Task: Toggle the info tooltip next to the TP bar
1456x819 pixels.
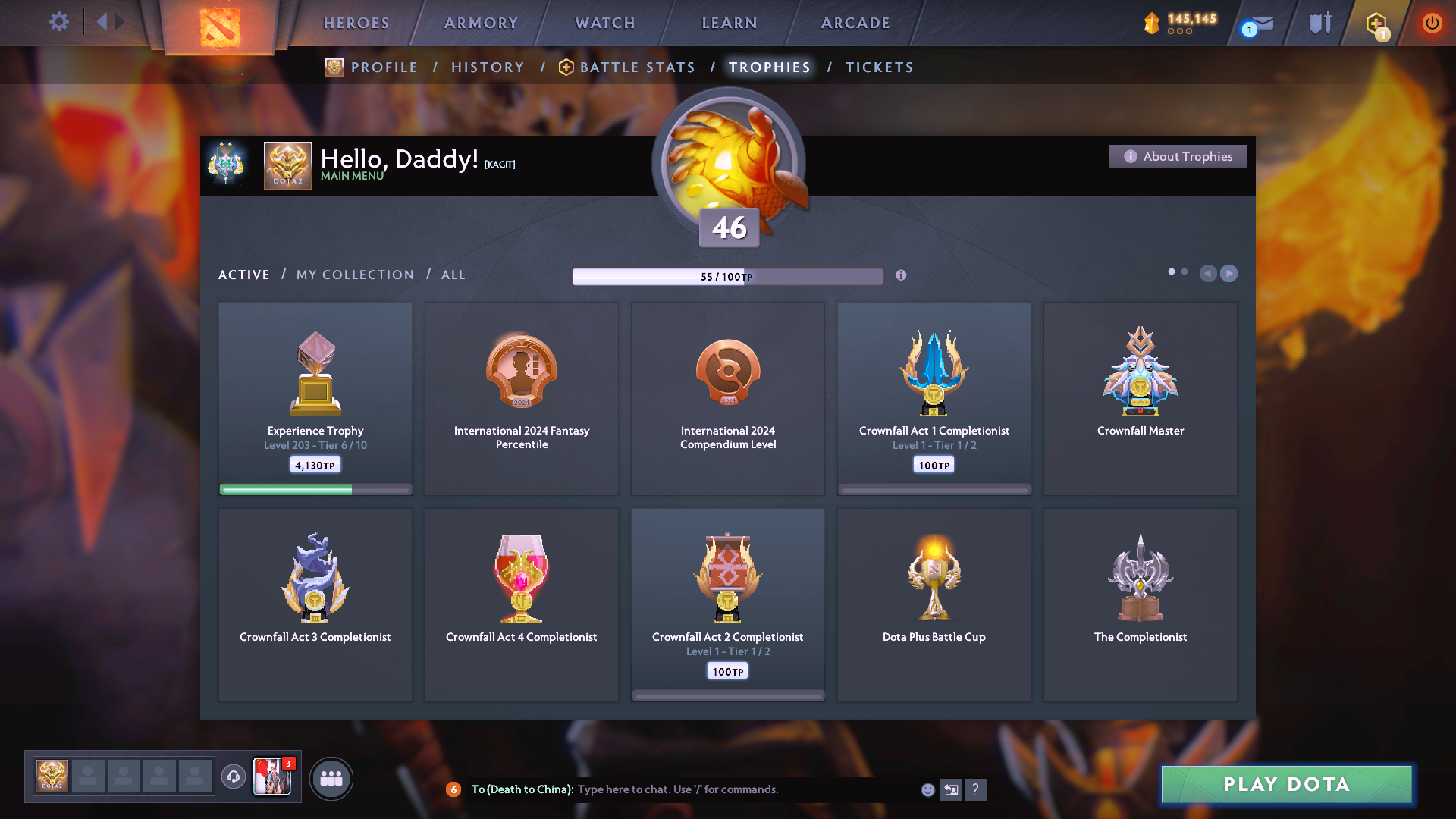Action: (x=902, y=276)
